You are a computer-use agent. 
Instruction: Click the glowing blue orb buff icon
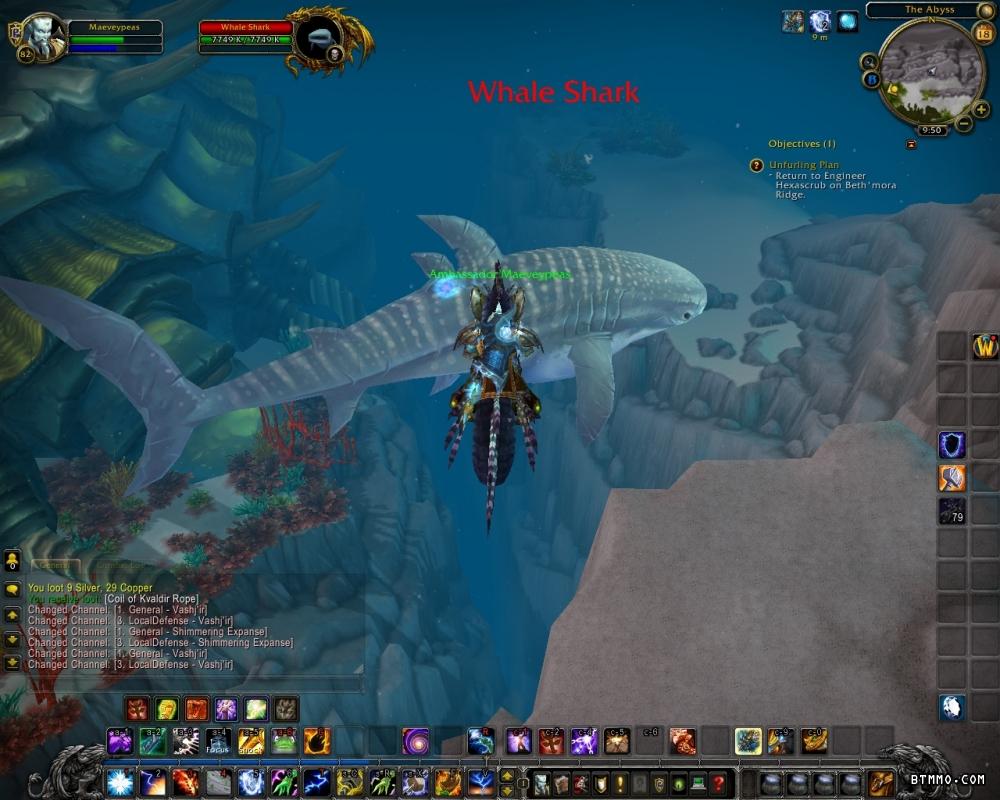click(847, 21)
